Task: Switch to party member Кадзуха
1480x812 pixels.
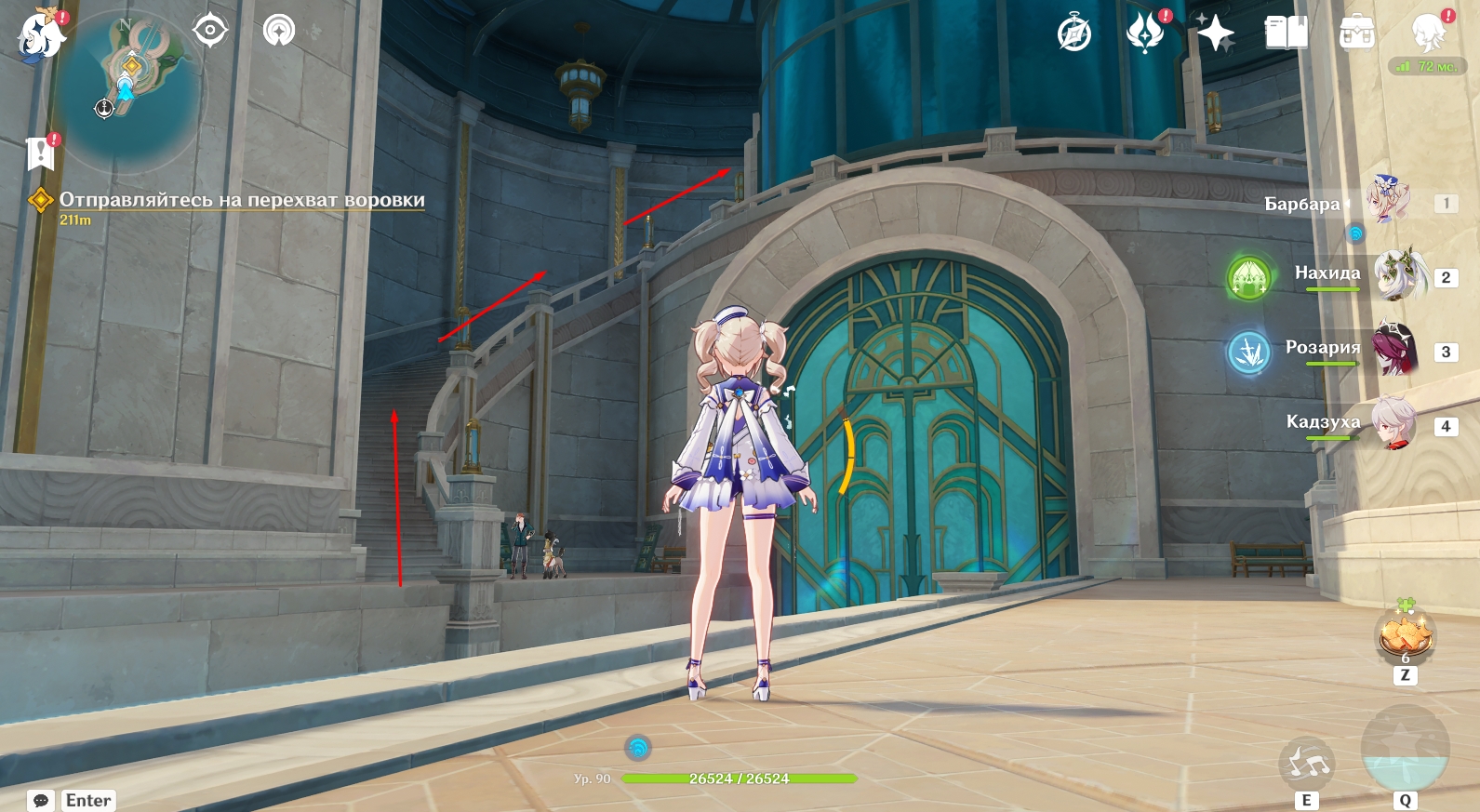Action: 1394,424
